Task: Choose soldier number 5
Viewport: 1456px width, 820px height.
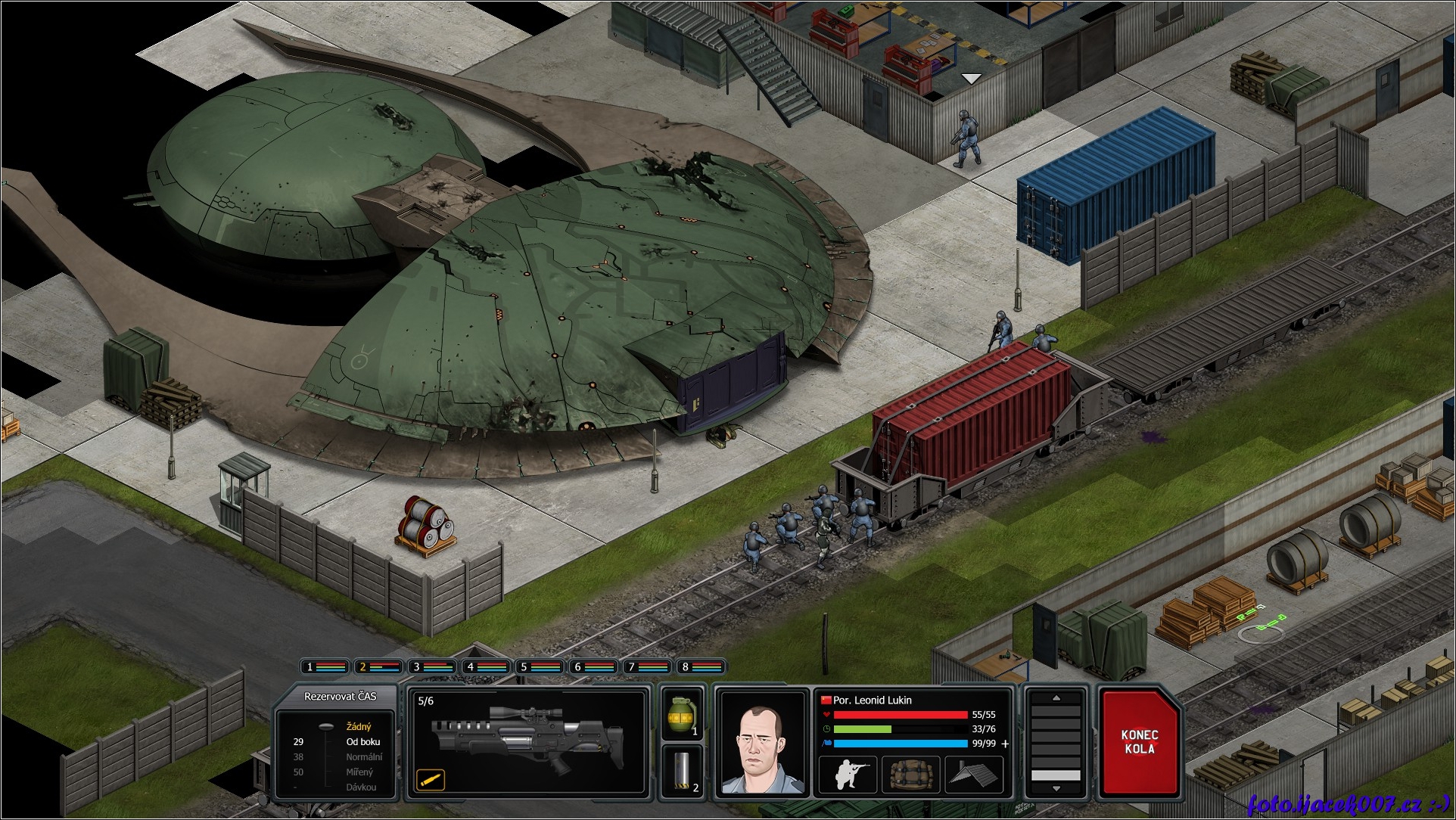Action: coord(540,666)
